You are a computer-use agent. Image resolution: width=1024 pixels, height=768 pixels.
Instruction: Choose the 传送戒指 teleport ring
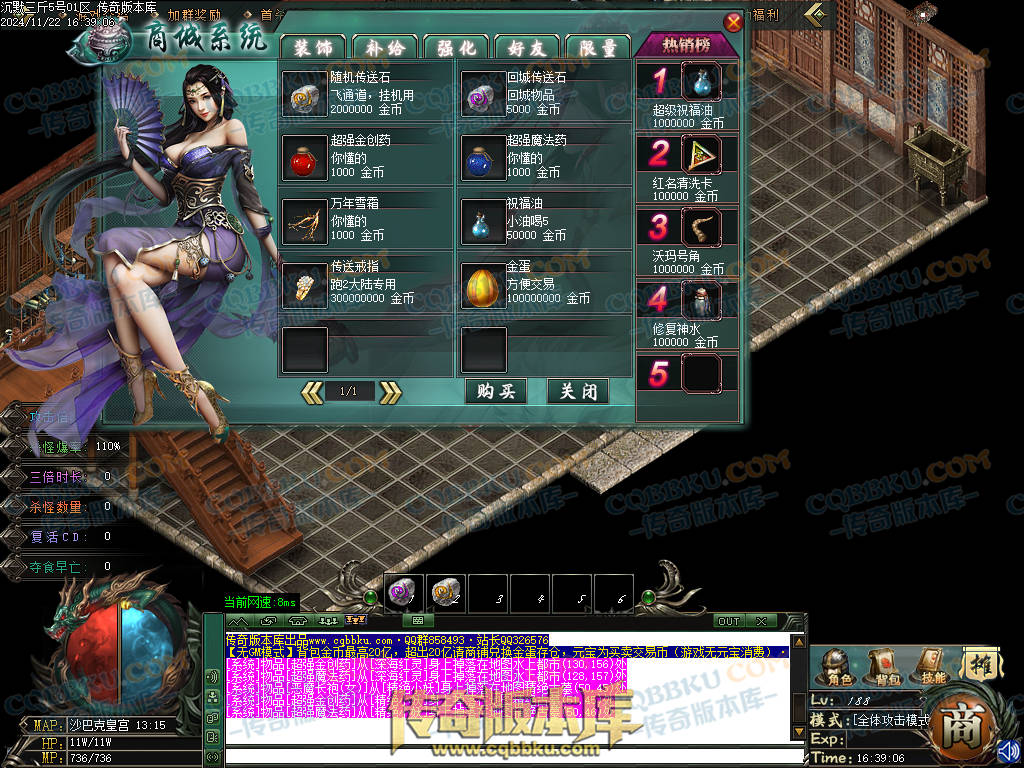(x=303, y=287)
